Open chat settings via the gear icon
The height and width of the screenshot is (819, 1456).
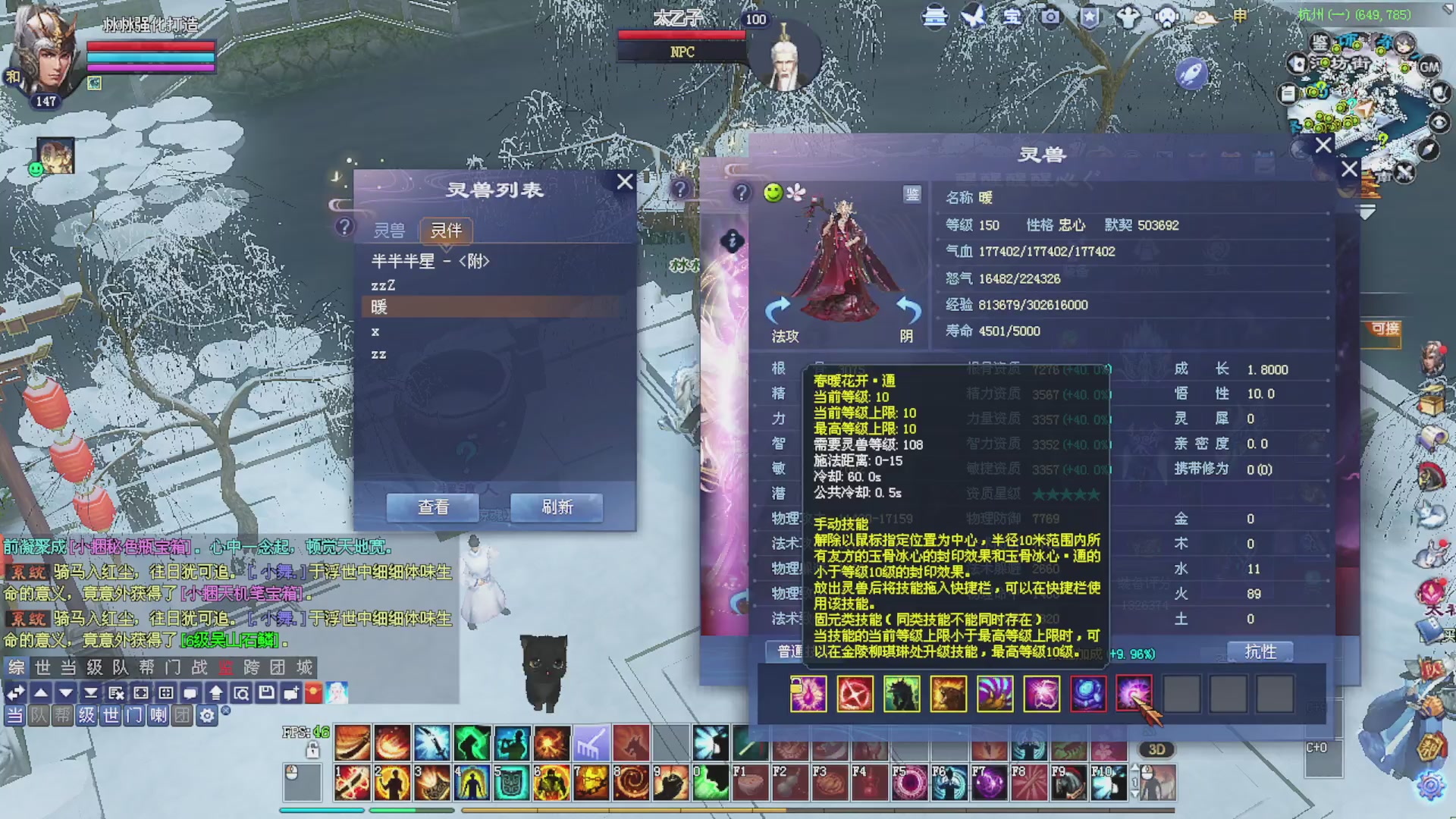207,715
